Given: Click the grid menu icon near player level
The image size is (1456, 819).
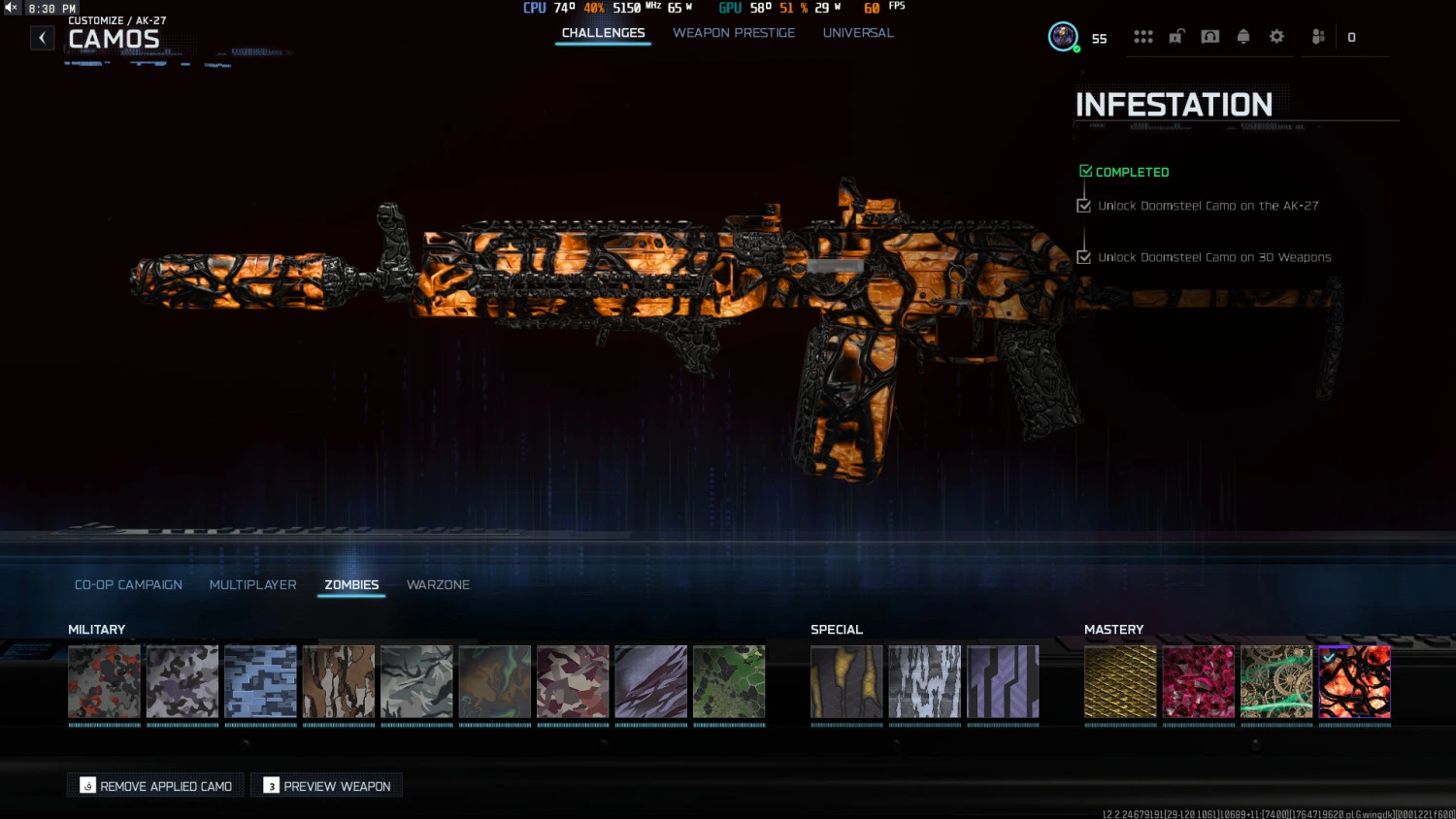Looking at the screenshot, I should click(1143, 36).
